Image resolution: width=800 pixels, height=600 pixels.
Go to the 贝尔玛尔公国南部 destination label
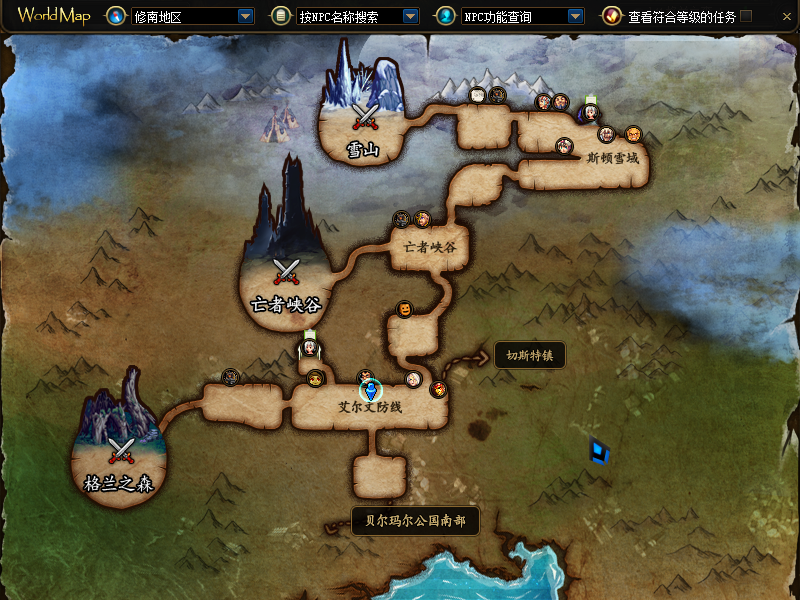point(415,521)
